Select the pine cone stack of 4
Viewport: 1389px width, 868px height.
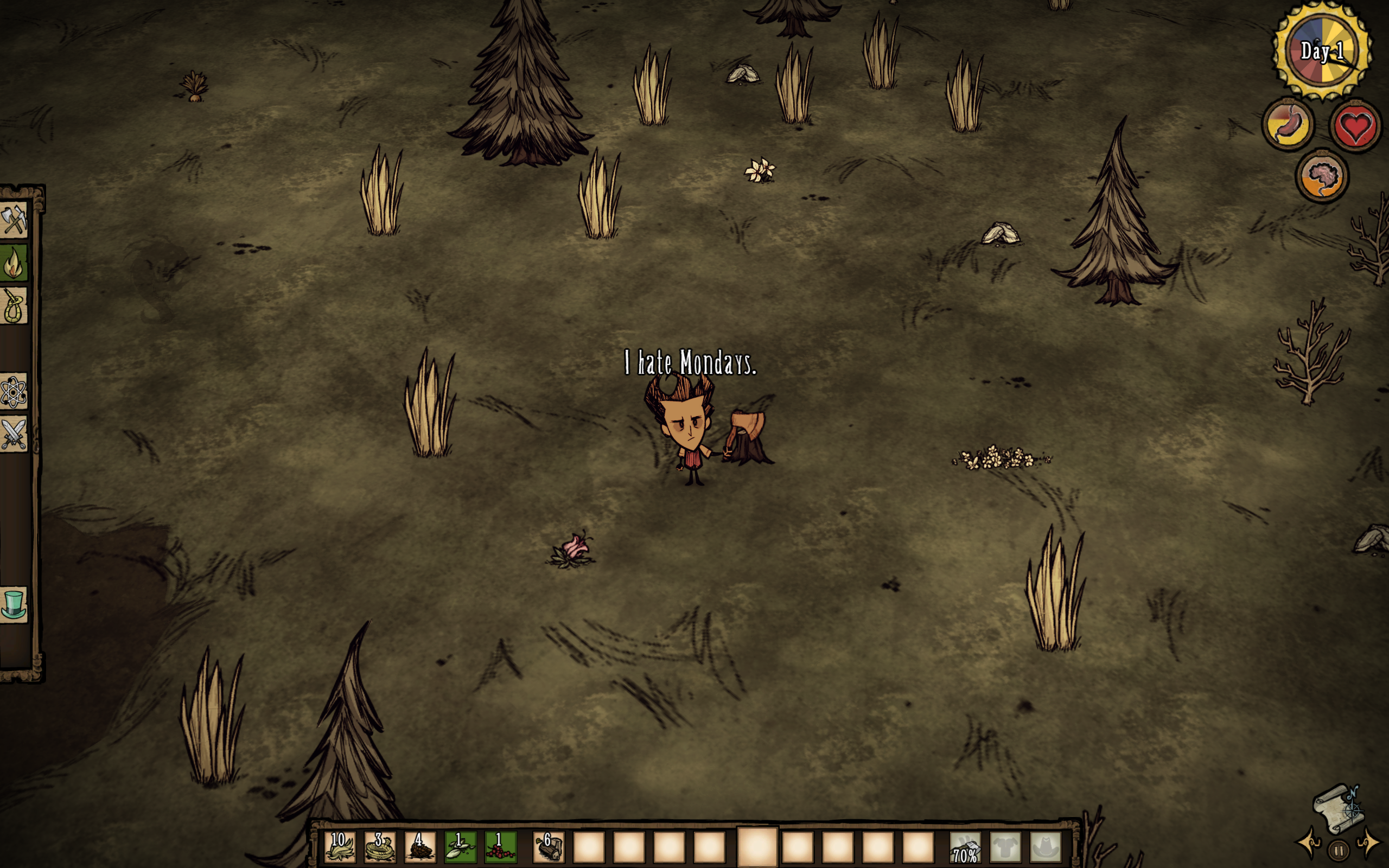coord(420,847)
